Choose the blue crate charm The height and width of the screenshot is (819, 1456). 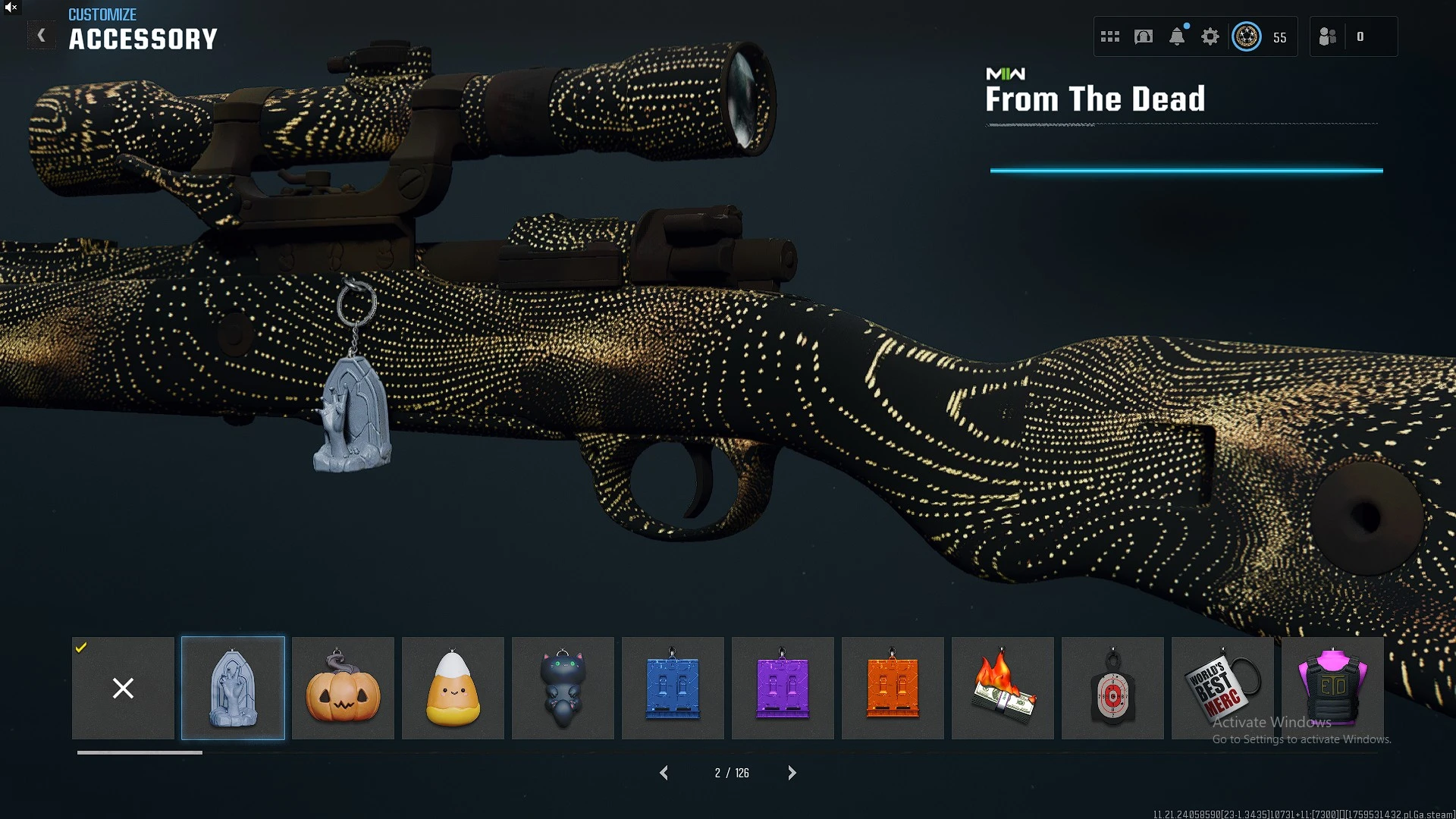coord(673,688)
